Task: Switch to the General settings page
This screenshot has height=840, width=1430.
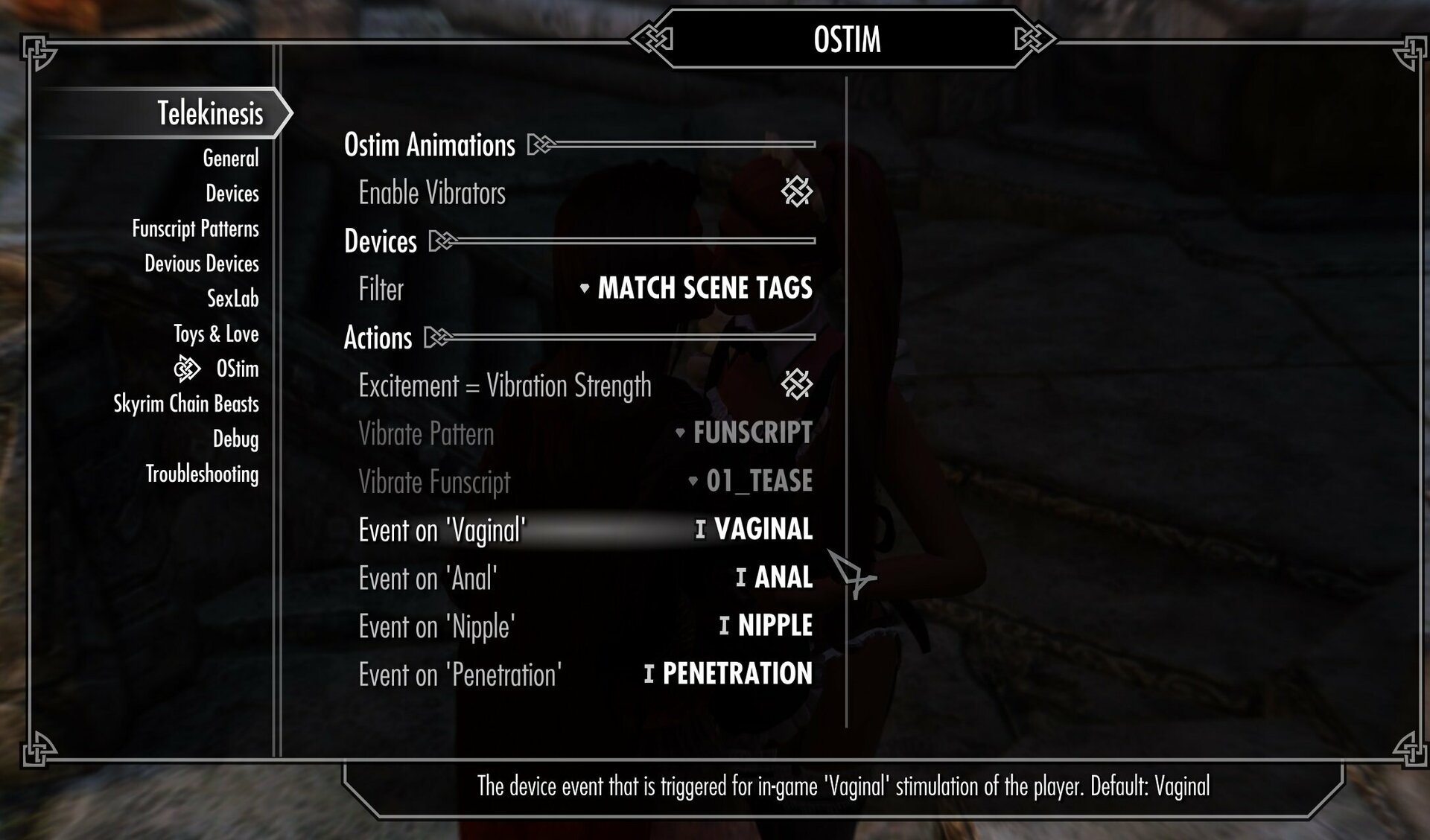Action: coord(231,159)
